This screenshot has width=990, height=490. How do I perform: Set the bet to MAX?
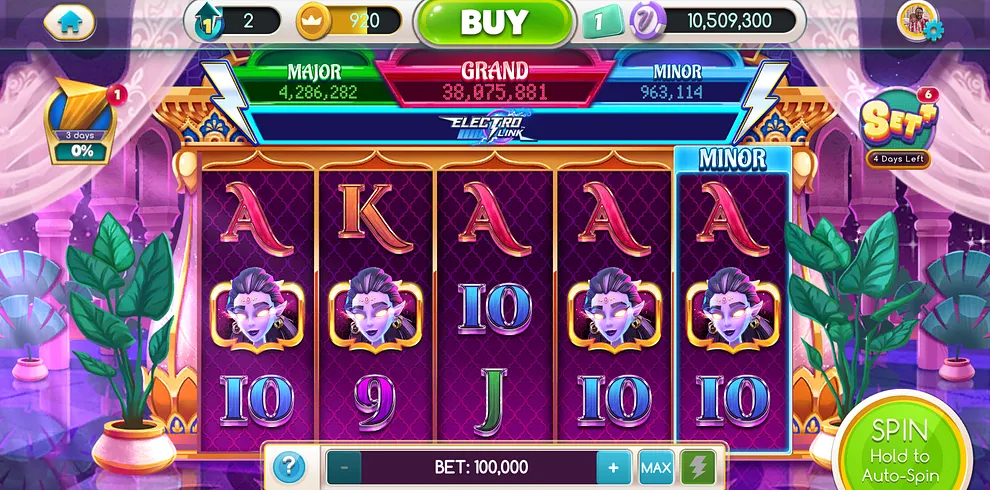coord(656,467)
